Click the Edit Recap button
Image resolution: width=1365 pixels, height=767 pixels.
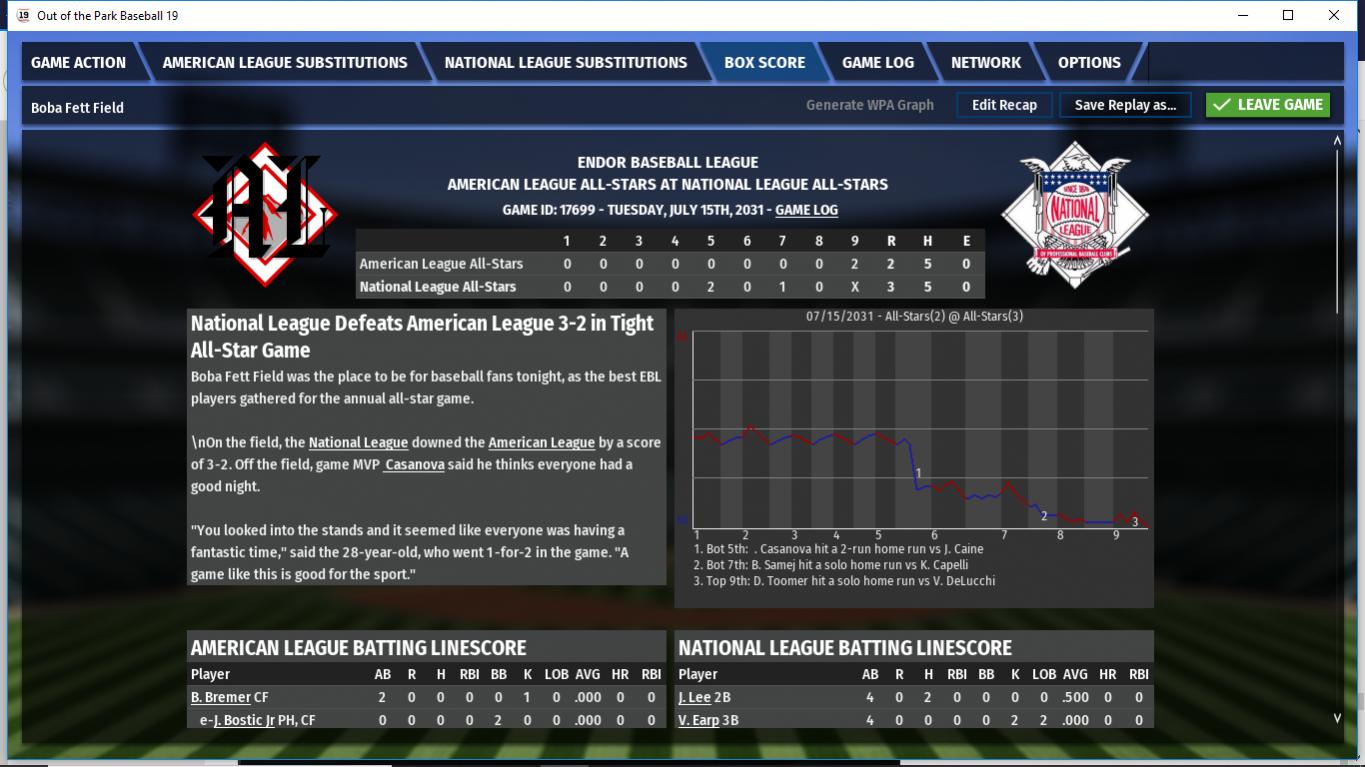1004,105
